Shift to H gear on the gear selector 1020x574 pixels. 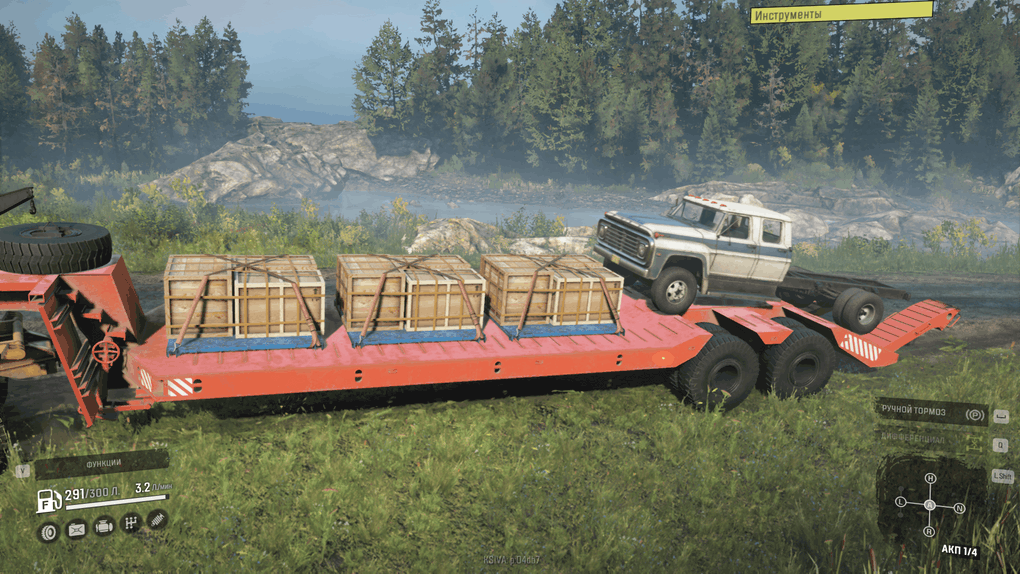(x=930, y=478)
